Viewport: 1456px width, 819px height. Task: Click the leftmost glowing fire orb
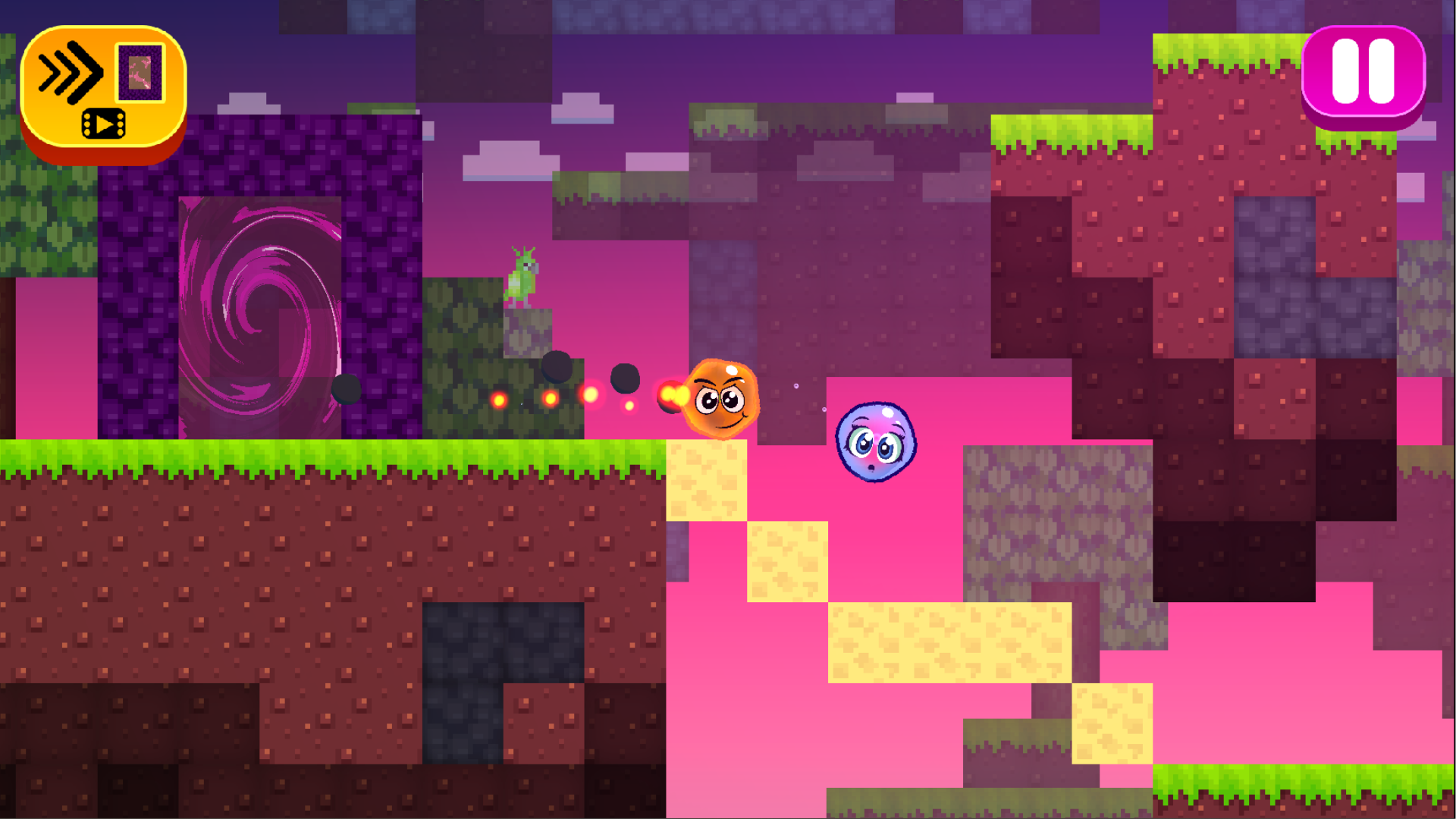(500, 400)
